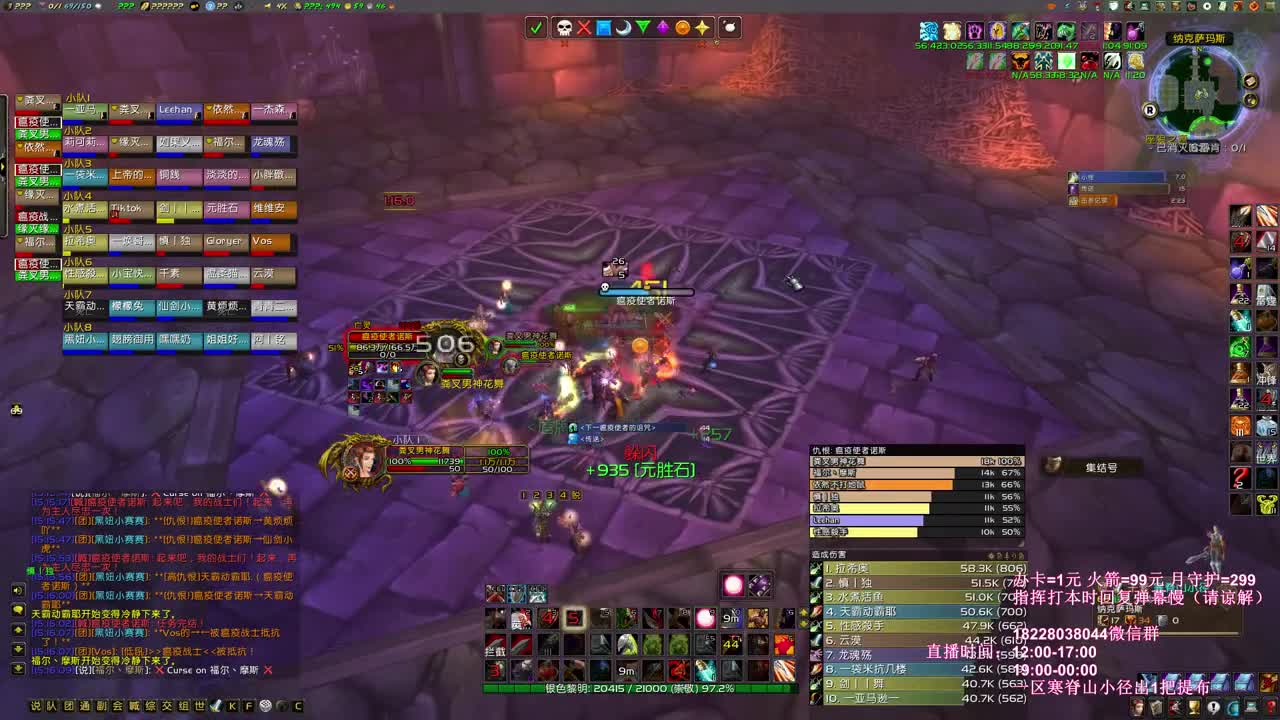Select the 交 trade chat tab
Screen dimensions: 1280x720
(x=167, y=704)
